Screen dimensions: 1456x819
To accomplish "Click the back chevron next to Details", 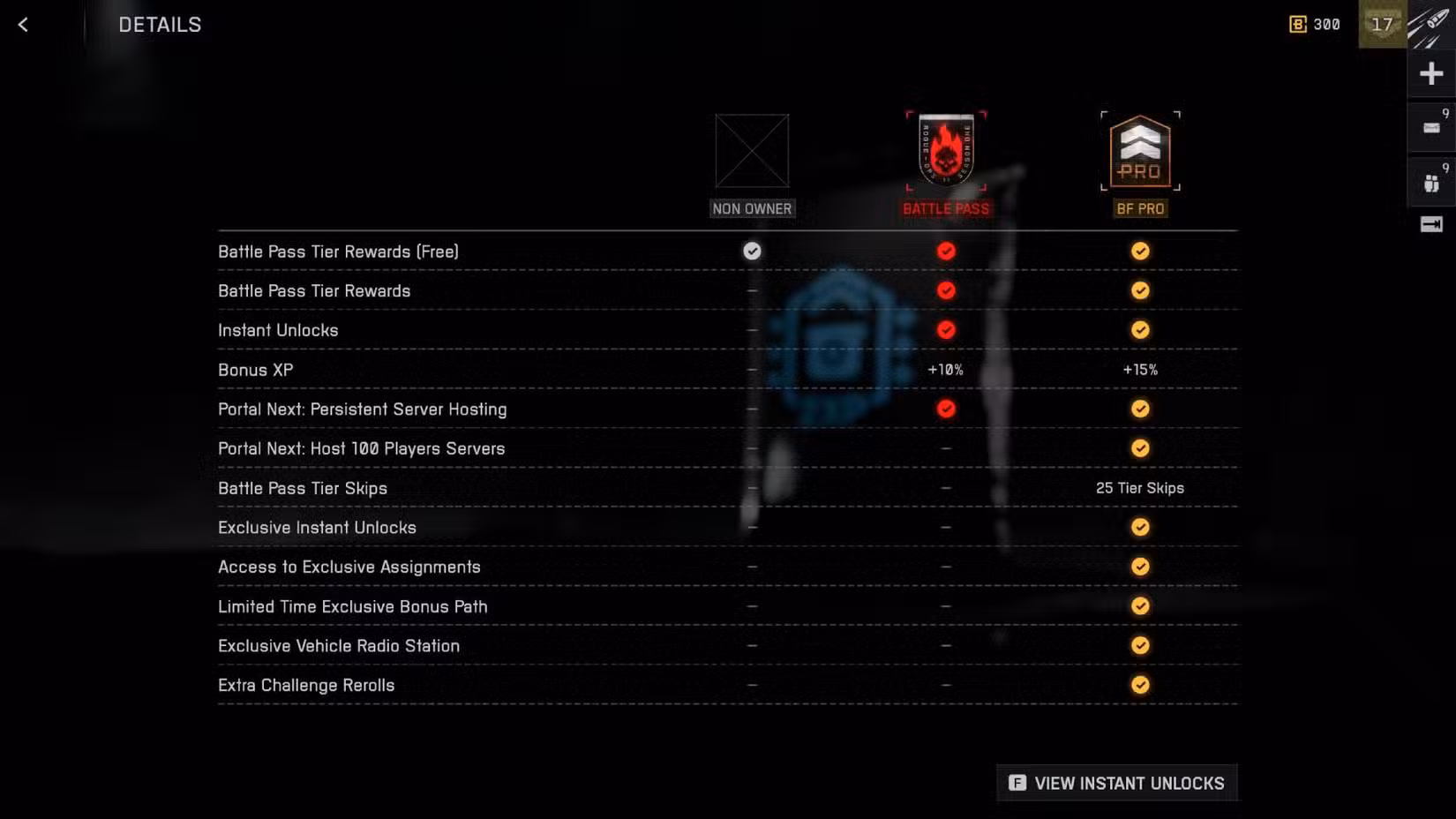I will coord(23,25).
